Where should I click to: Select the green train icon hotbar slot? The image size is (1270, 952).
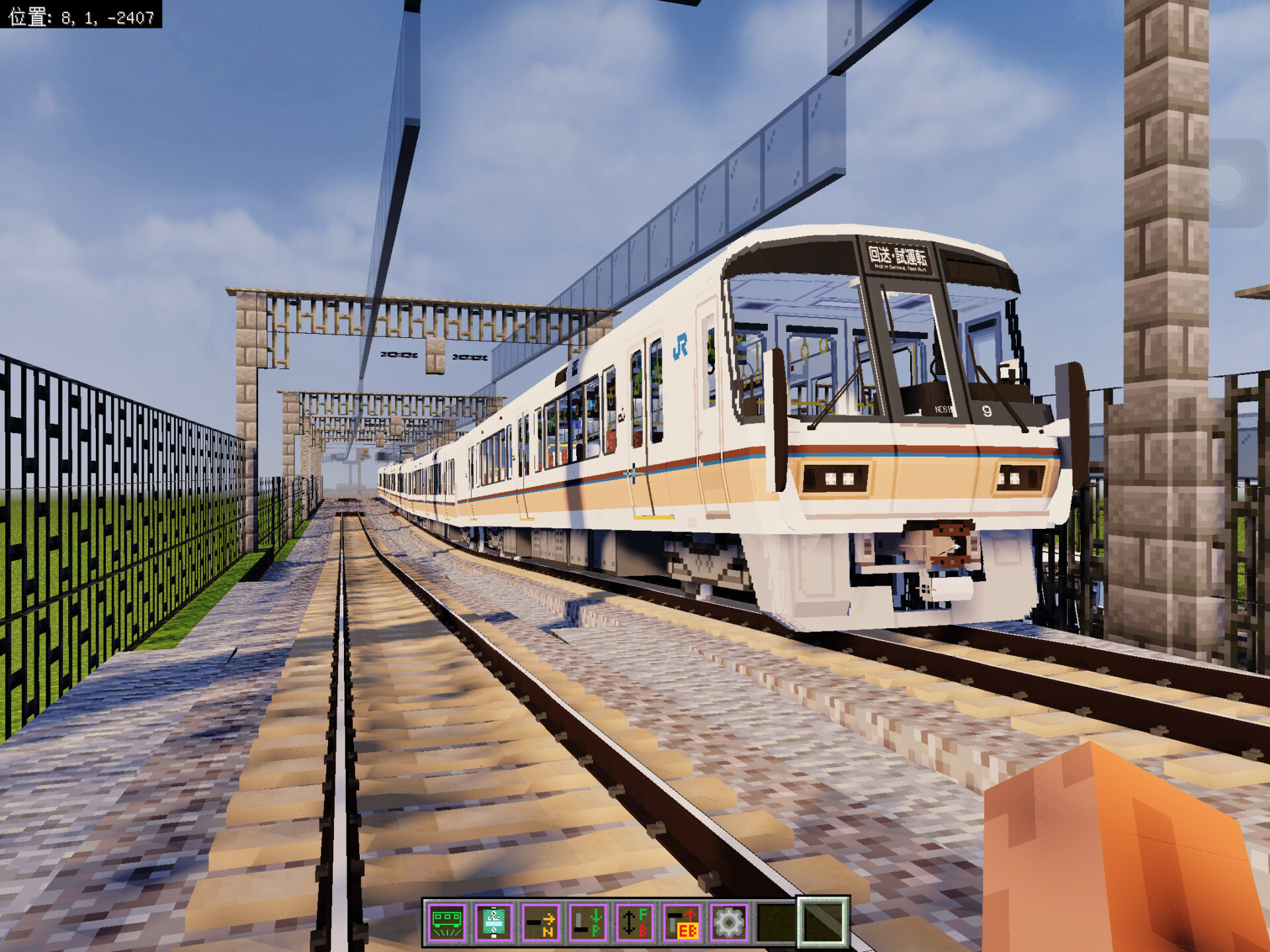[447, 922]
